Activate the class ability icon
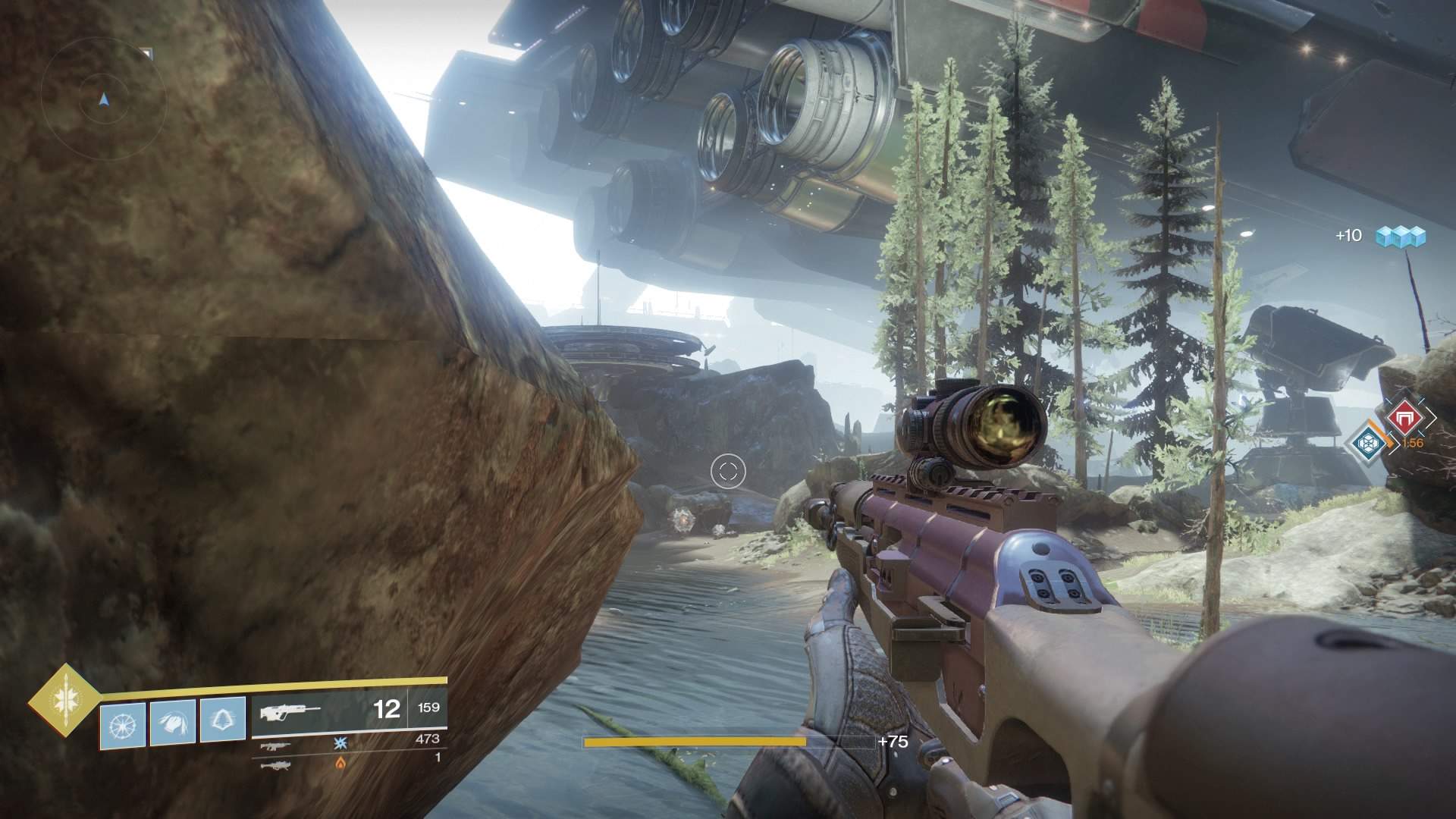This screenshot has width=1456, height=819. pos(223,720)
